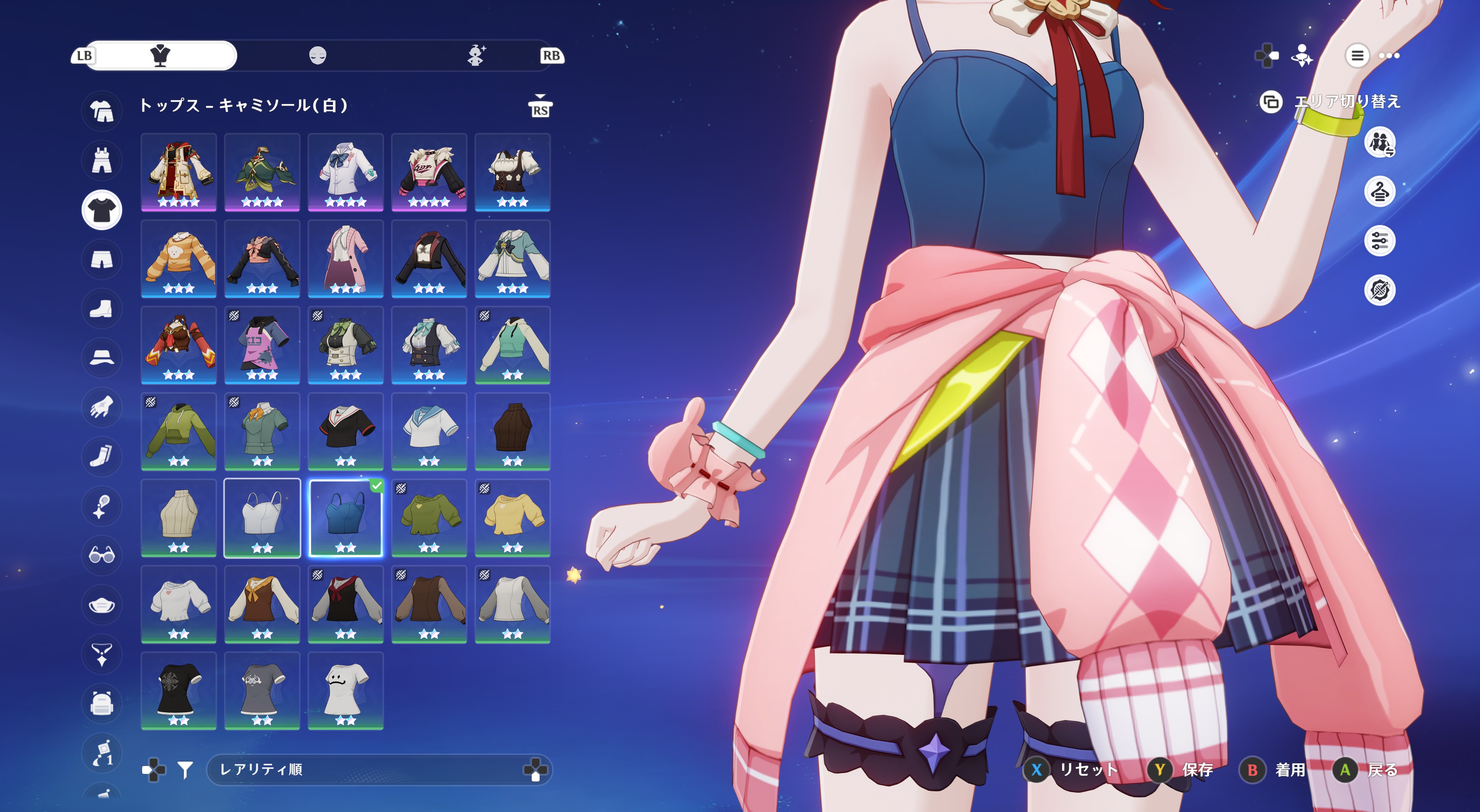Open the face mask category

102,605
